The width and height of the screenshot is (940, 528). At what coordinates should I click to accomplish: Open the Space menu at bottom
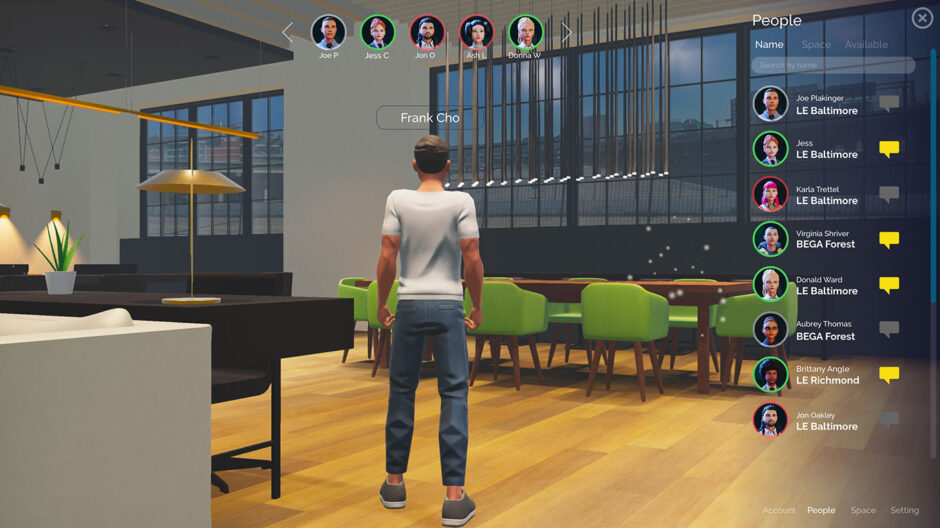pos(863,510)
